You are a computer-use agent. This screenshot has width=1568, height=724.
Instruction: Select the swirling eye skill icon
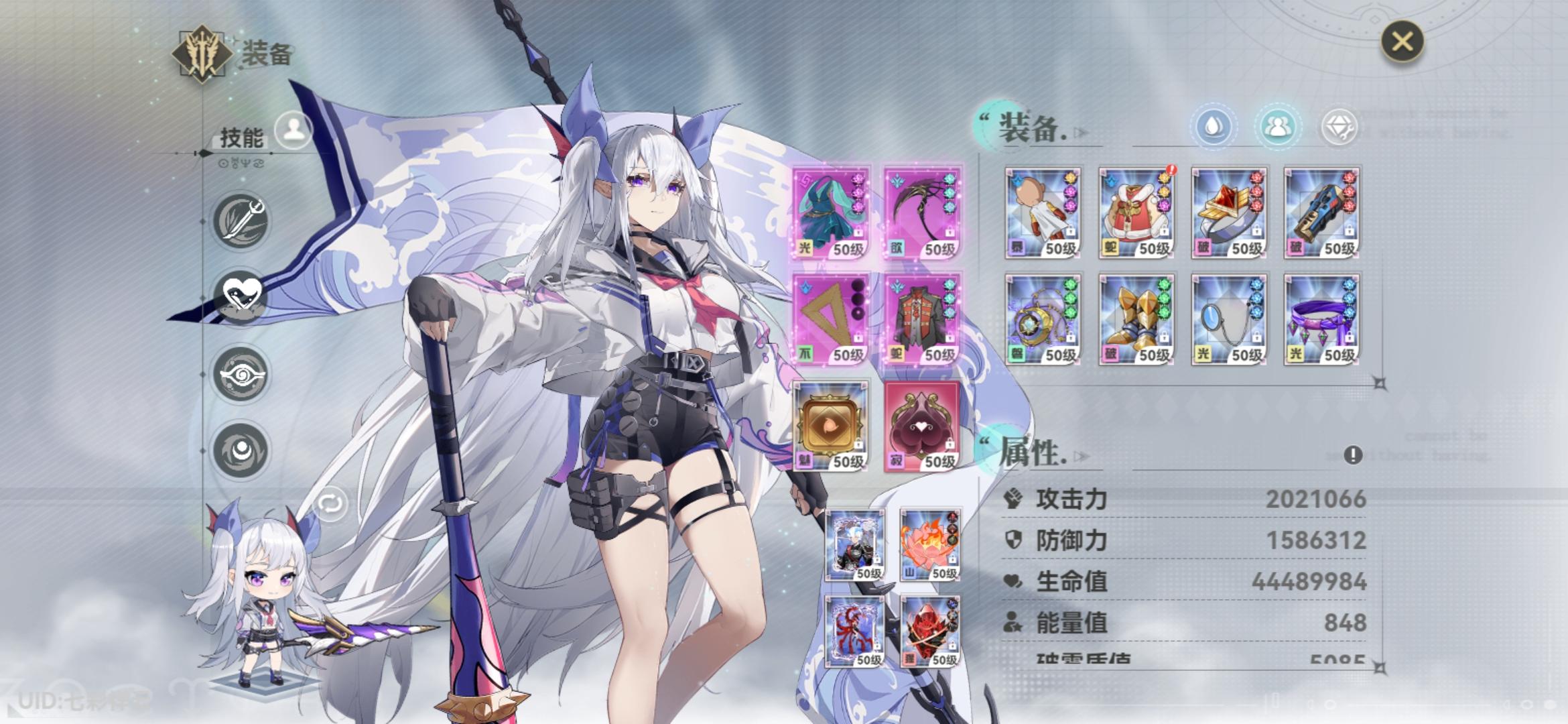[x=242, y=372]
